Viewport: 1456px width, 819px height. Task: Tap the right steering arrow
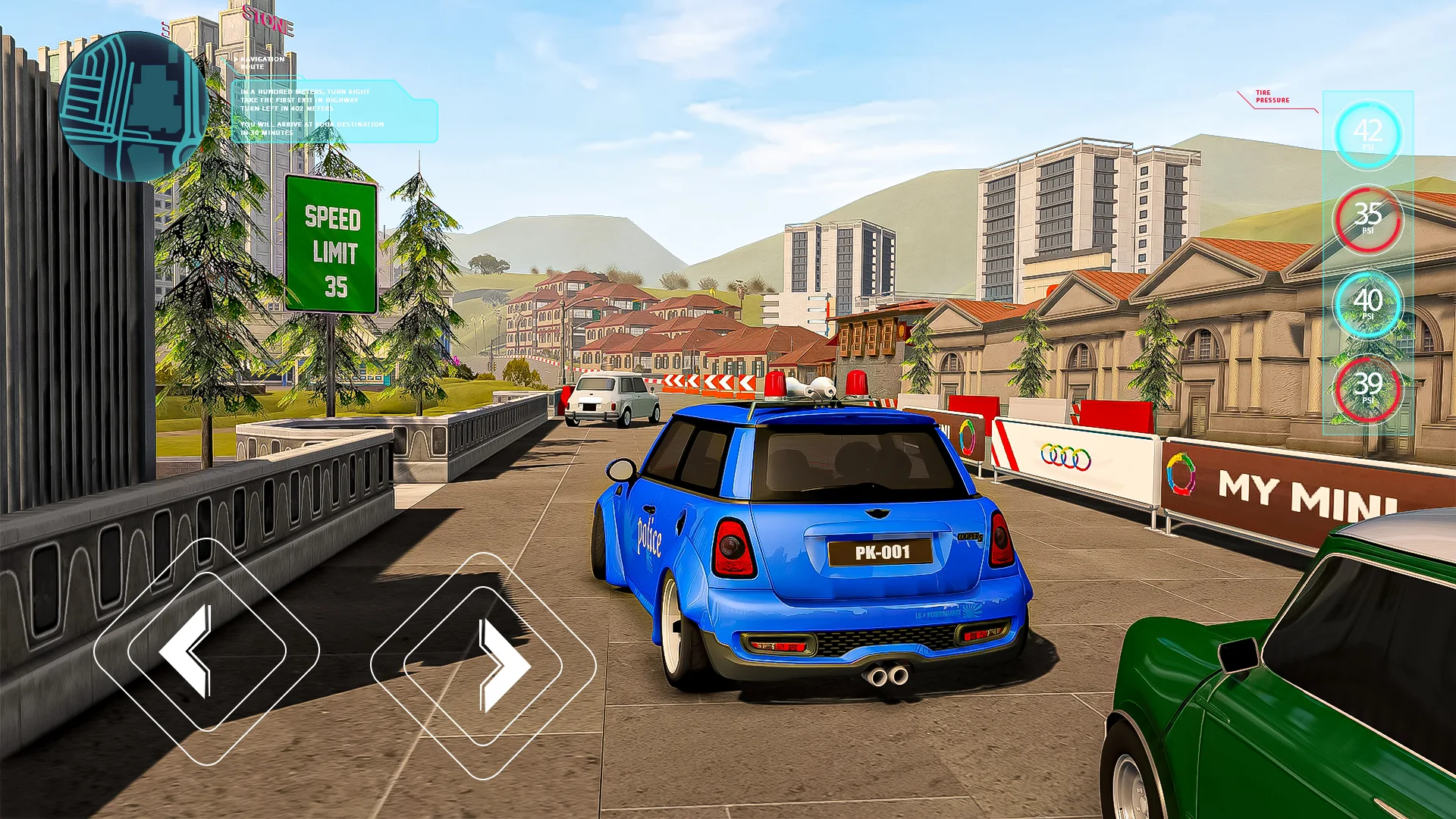[483, 666]
